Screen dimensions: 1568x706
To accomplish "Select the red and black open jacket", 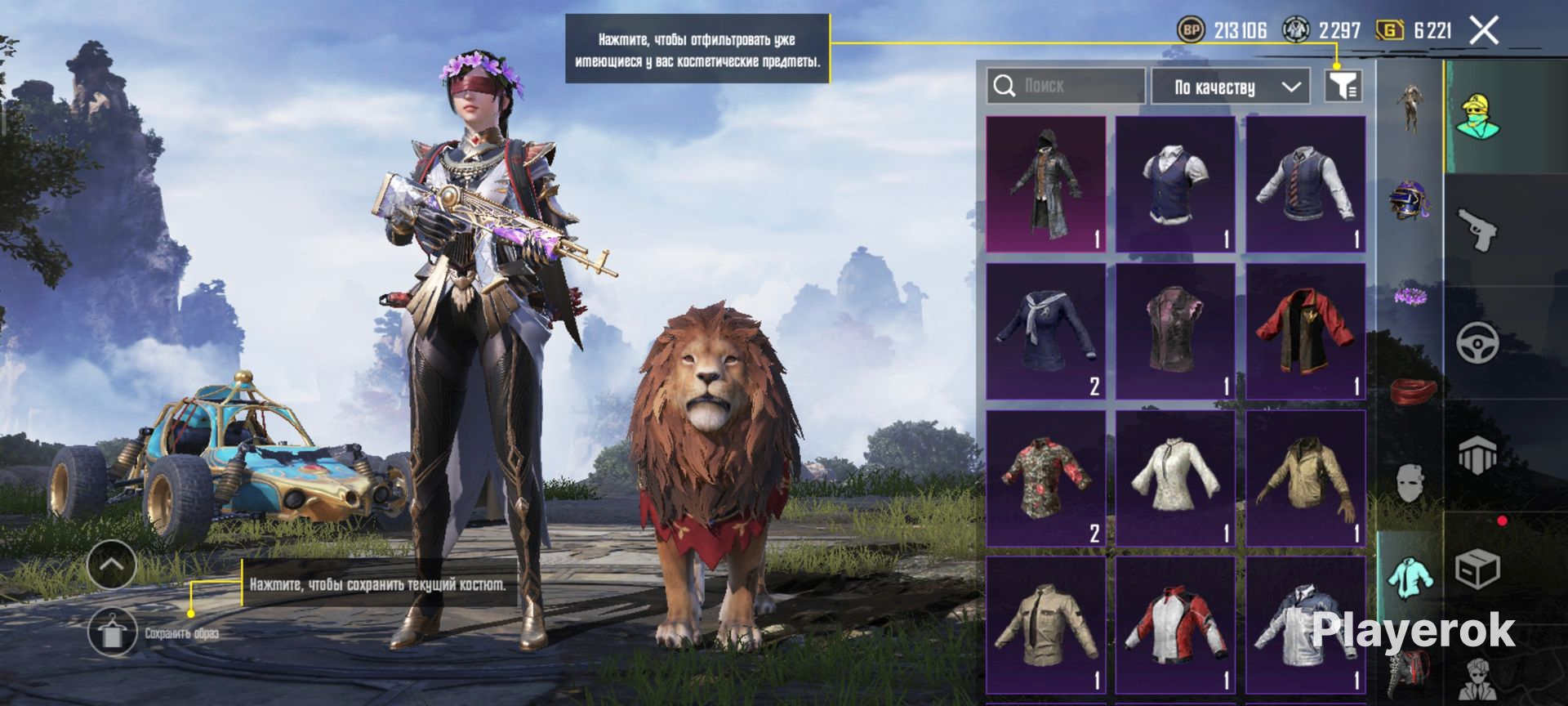I will click(1305, 331).
